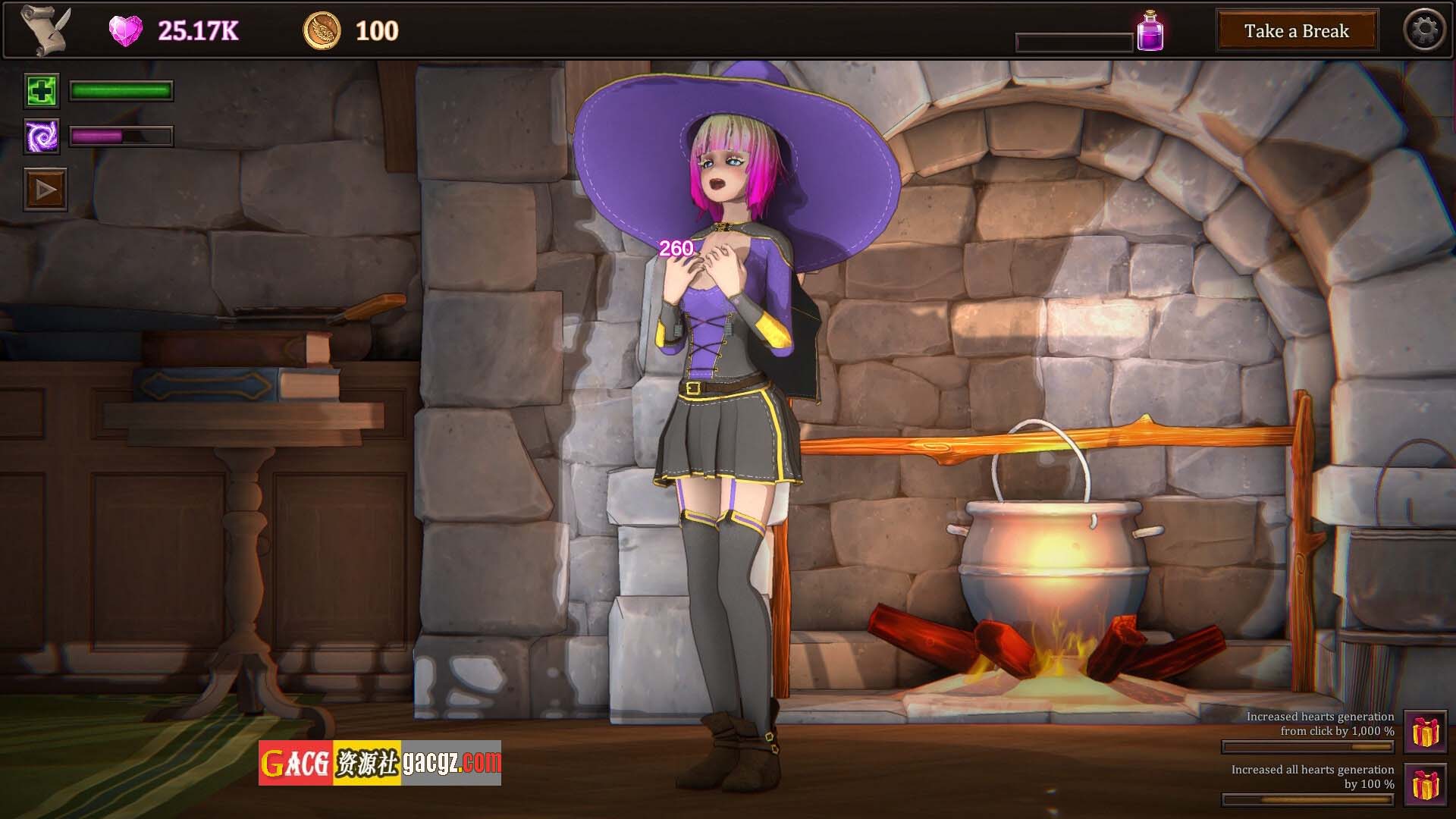Screen dimensions: 1456x819
Task: Click the Take a Break button
Action: pyautogui.click(x=1297, y=31)
